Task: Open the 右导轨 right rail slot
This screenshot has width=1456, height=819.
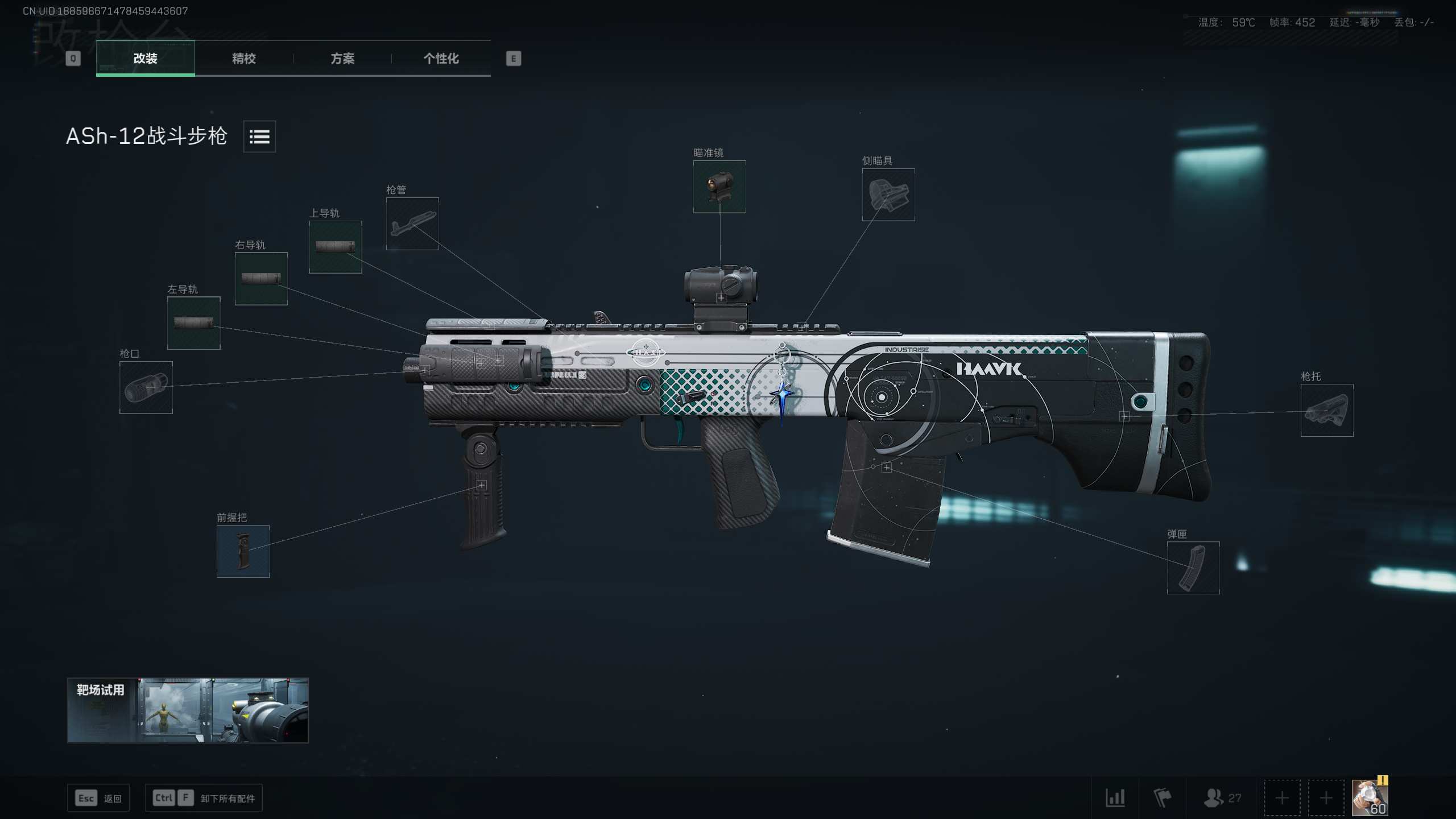Action: point(261,279)
